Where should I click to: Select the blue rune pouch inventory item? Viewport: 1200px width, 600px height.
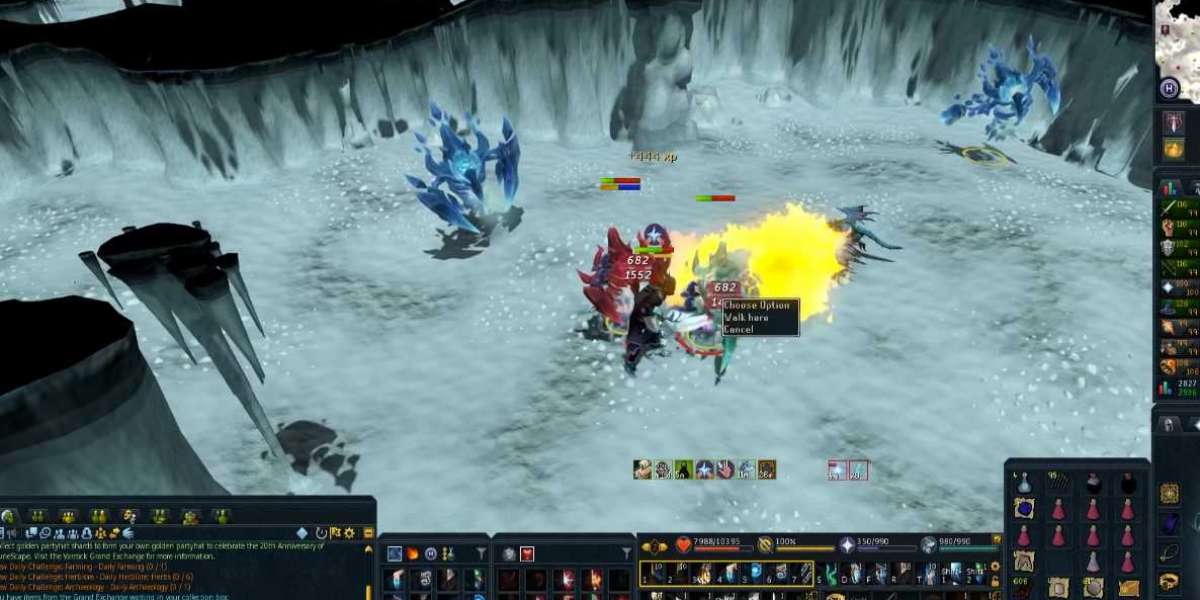click(1024, 509)
